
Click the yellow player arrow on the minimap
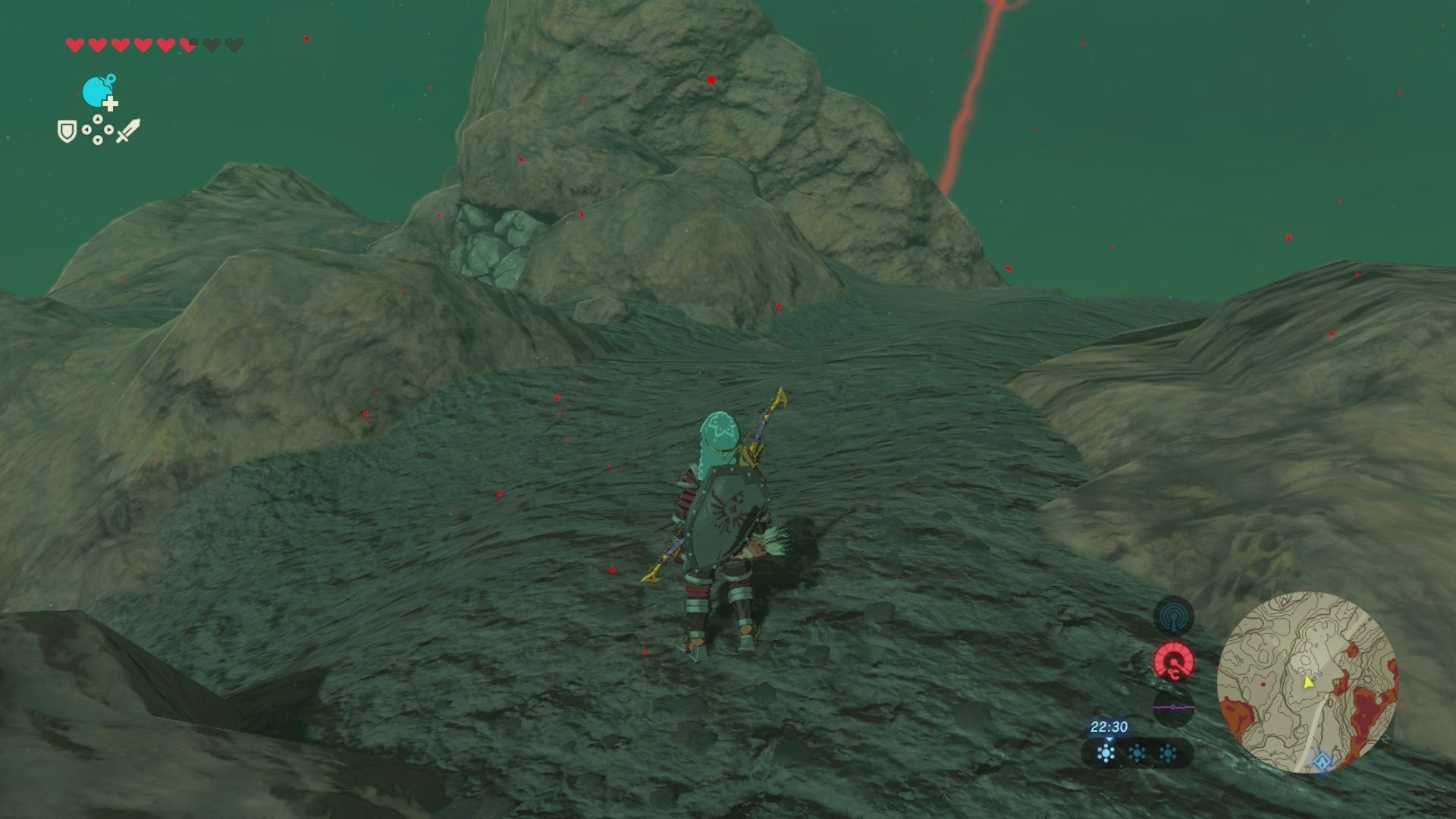coord(1307,683)
